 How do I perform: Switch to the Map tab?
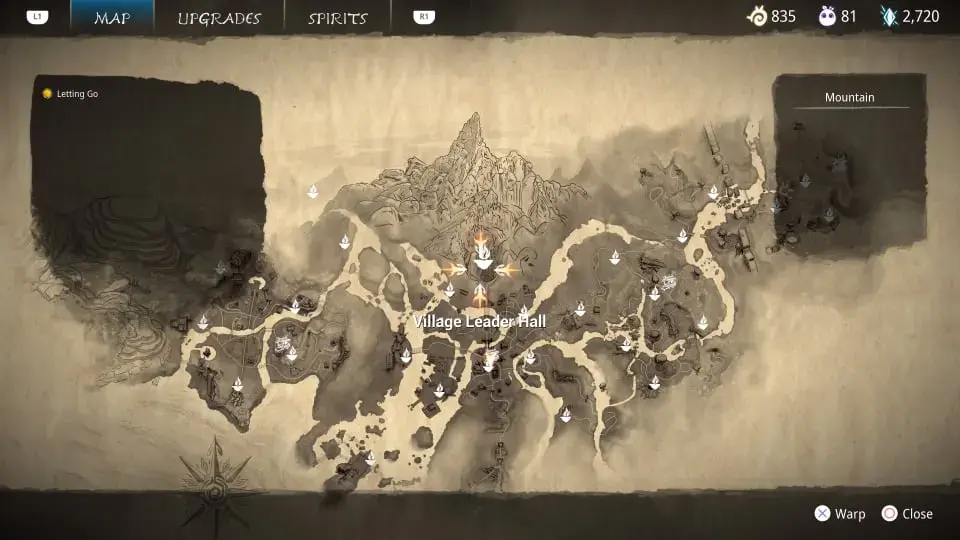[x=112, y=18]
